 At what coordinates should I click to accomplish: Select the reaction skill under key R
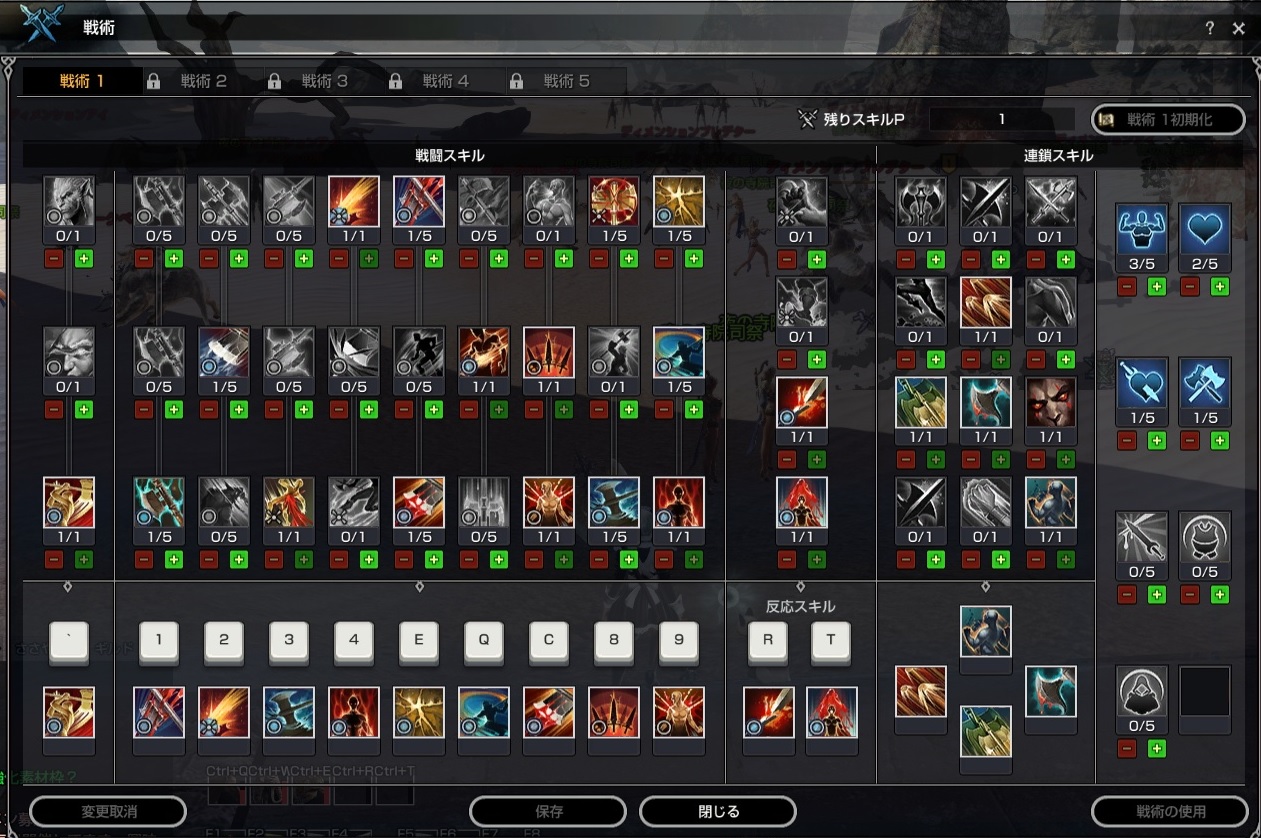768,712
